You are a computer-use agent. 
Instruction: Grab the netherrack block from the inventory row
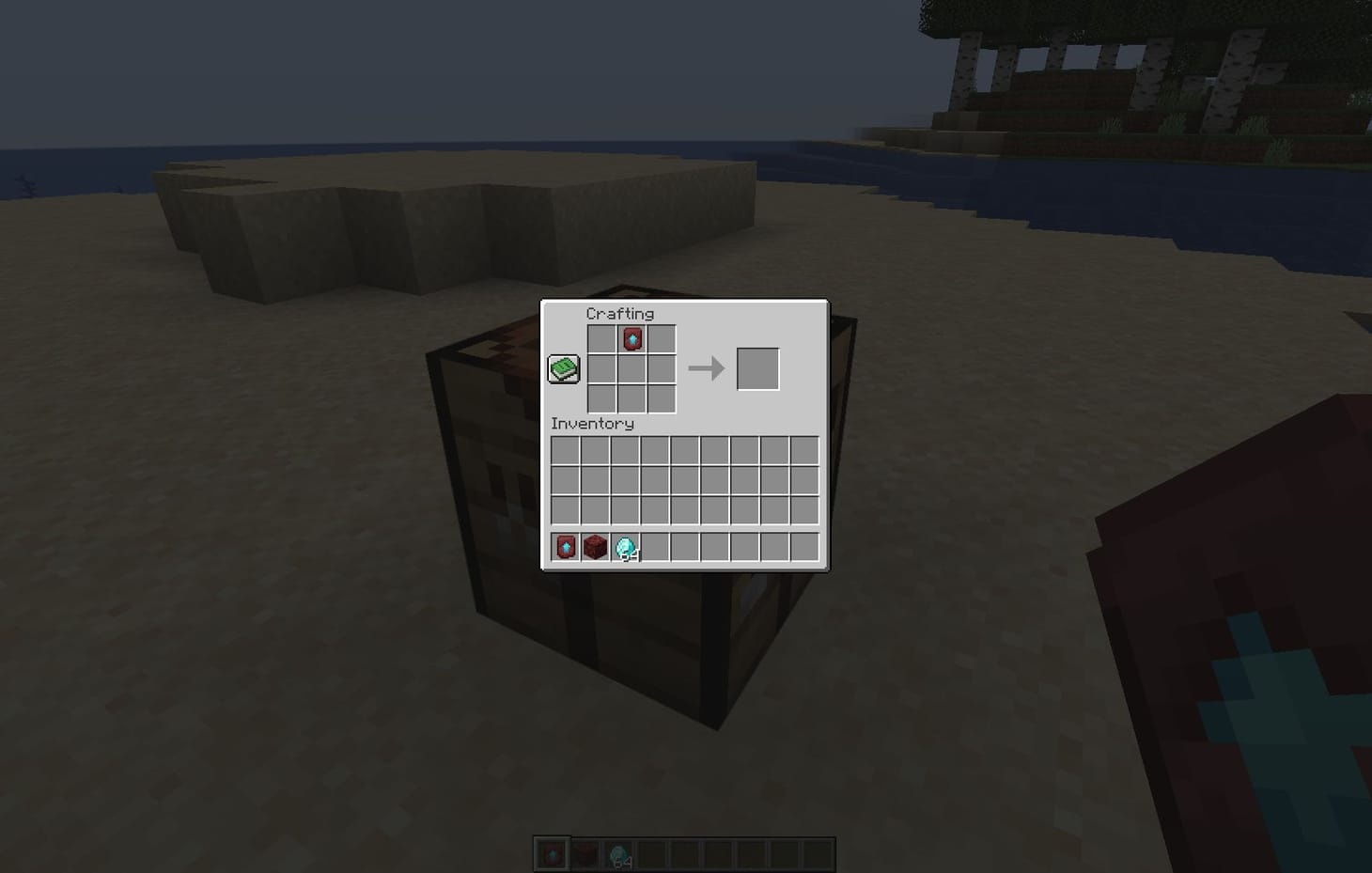(595, 547)
